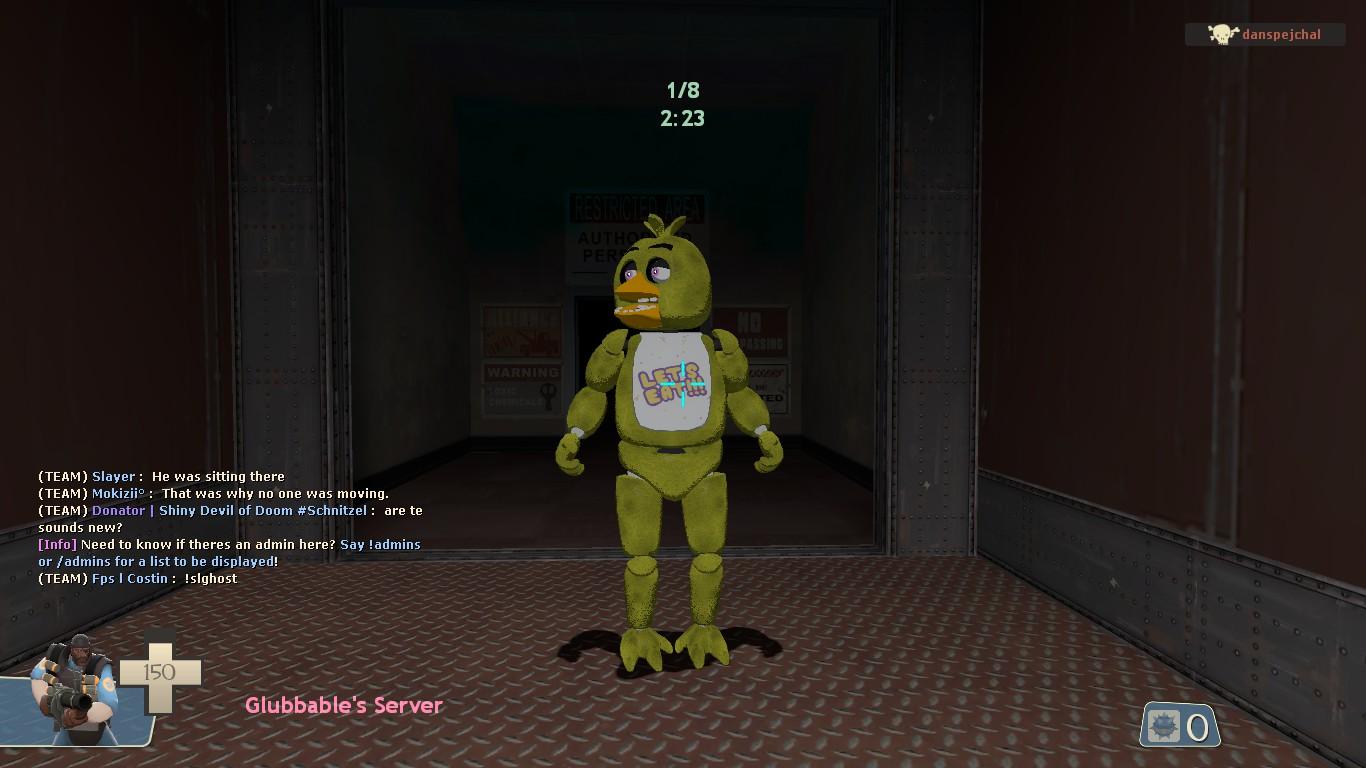Click the round counter showing 1/8

(x=684, y=90)
